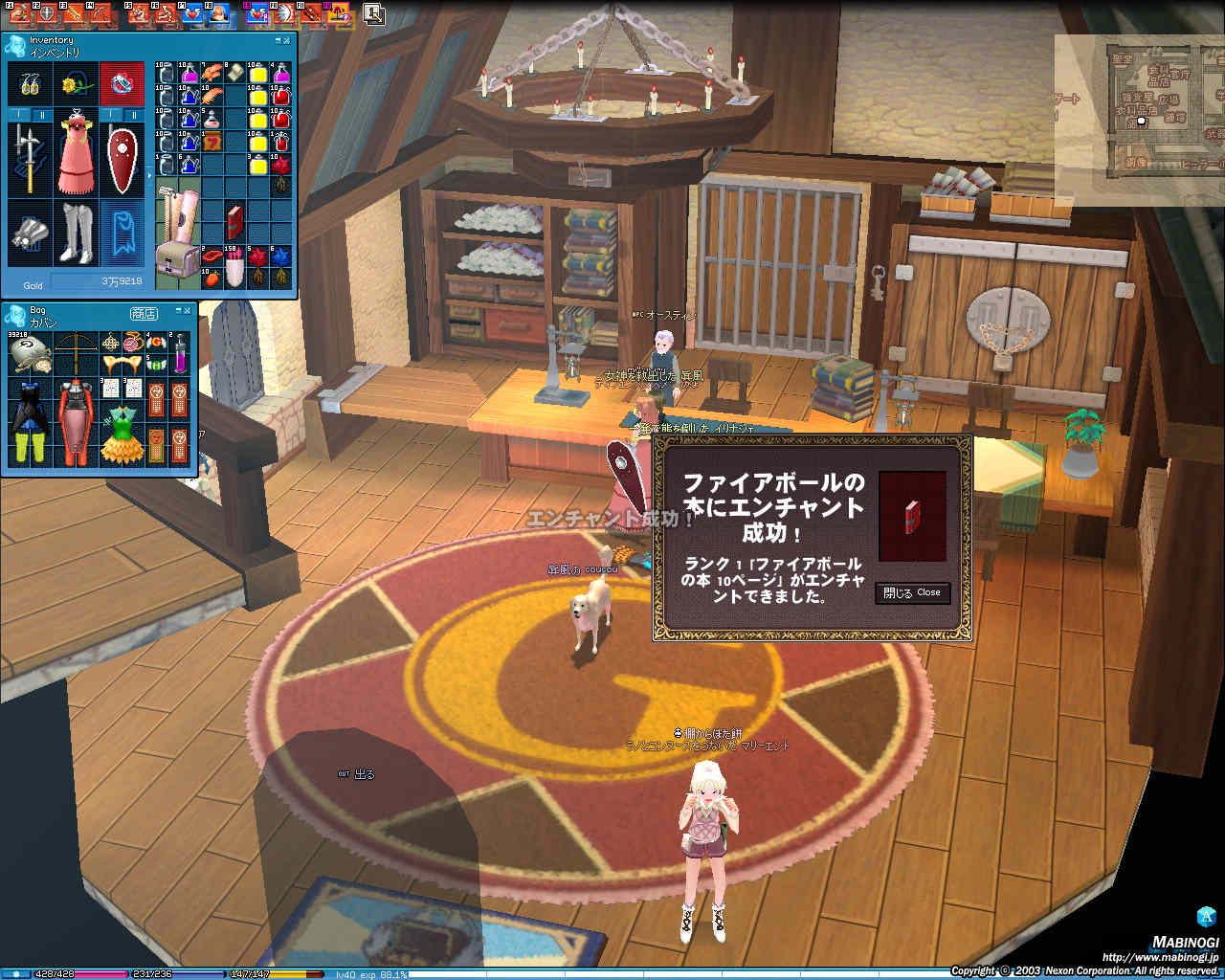Screen dimensions: 1225x980
Task: Minimize the Inventory window
Action: point(278,40)
